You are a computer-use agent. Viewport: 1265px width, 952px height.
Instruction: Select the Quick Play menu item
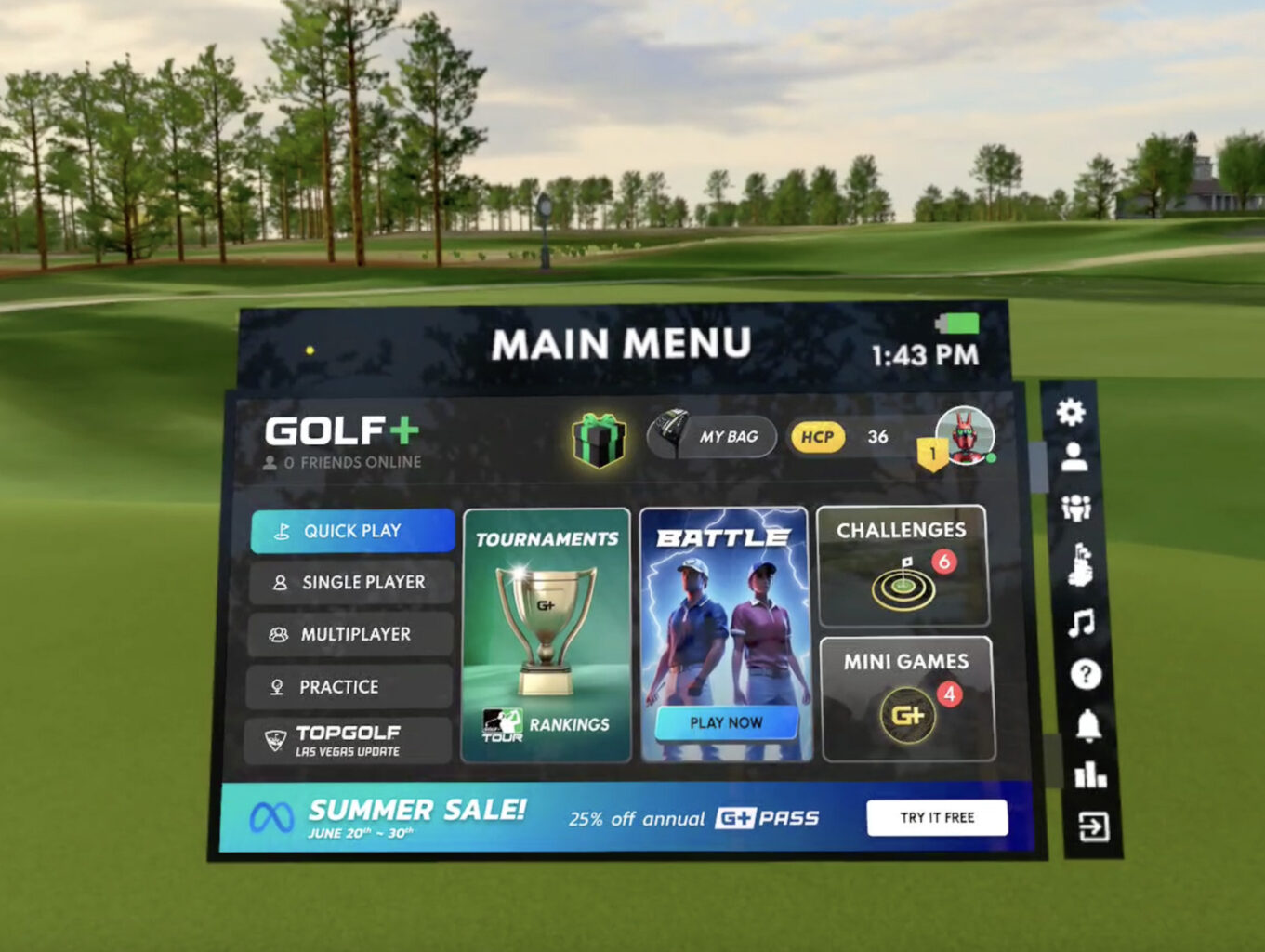[351, 530]
